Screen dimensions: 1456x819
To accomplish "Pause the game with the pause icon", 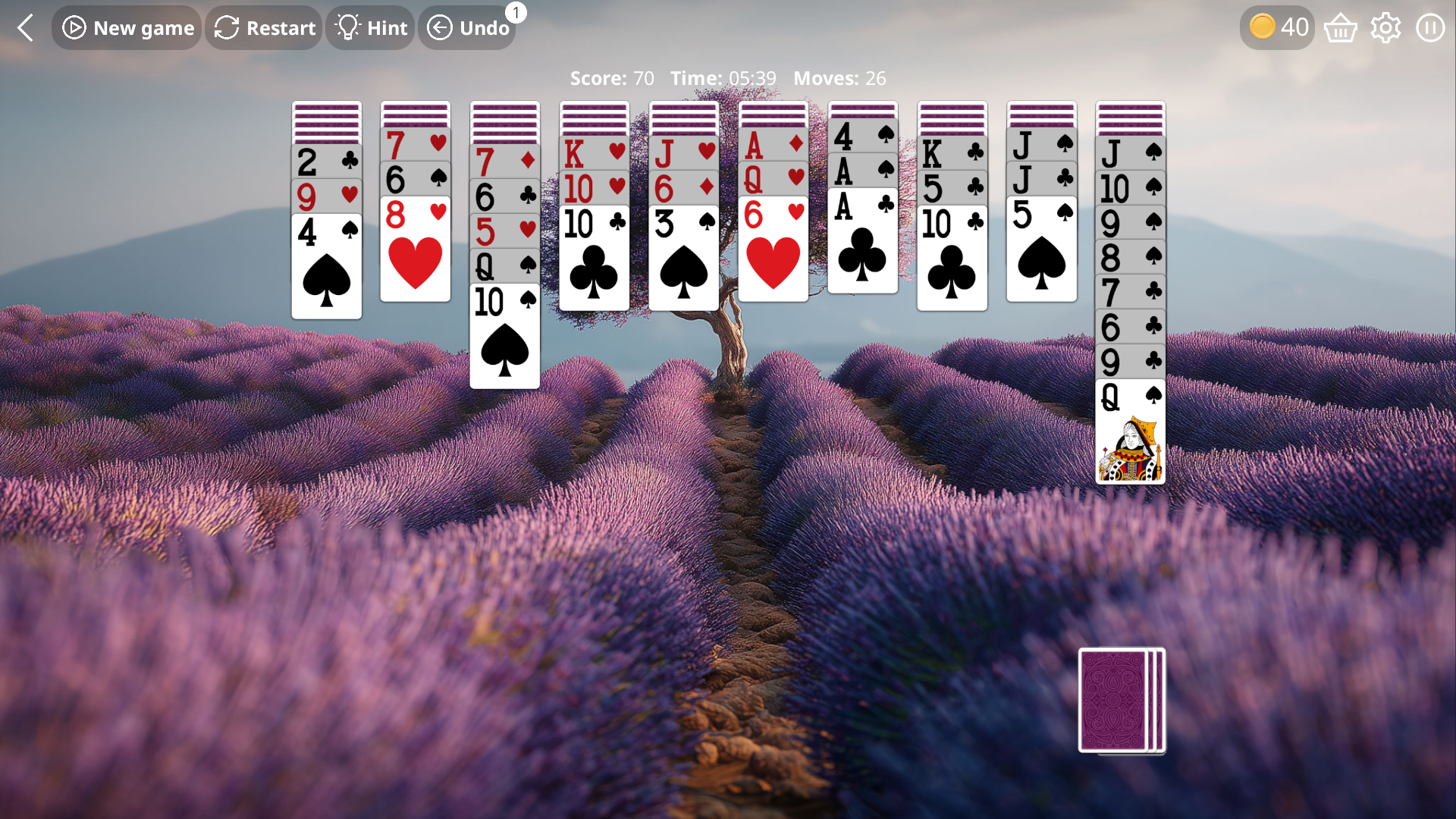I will point(1430,27).
